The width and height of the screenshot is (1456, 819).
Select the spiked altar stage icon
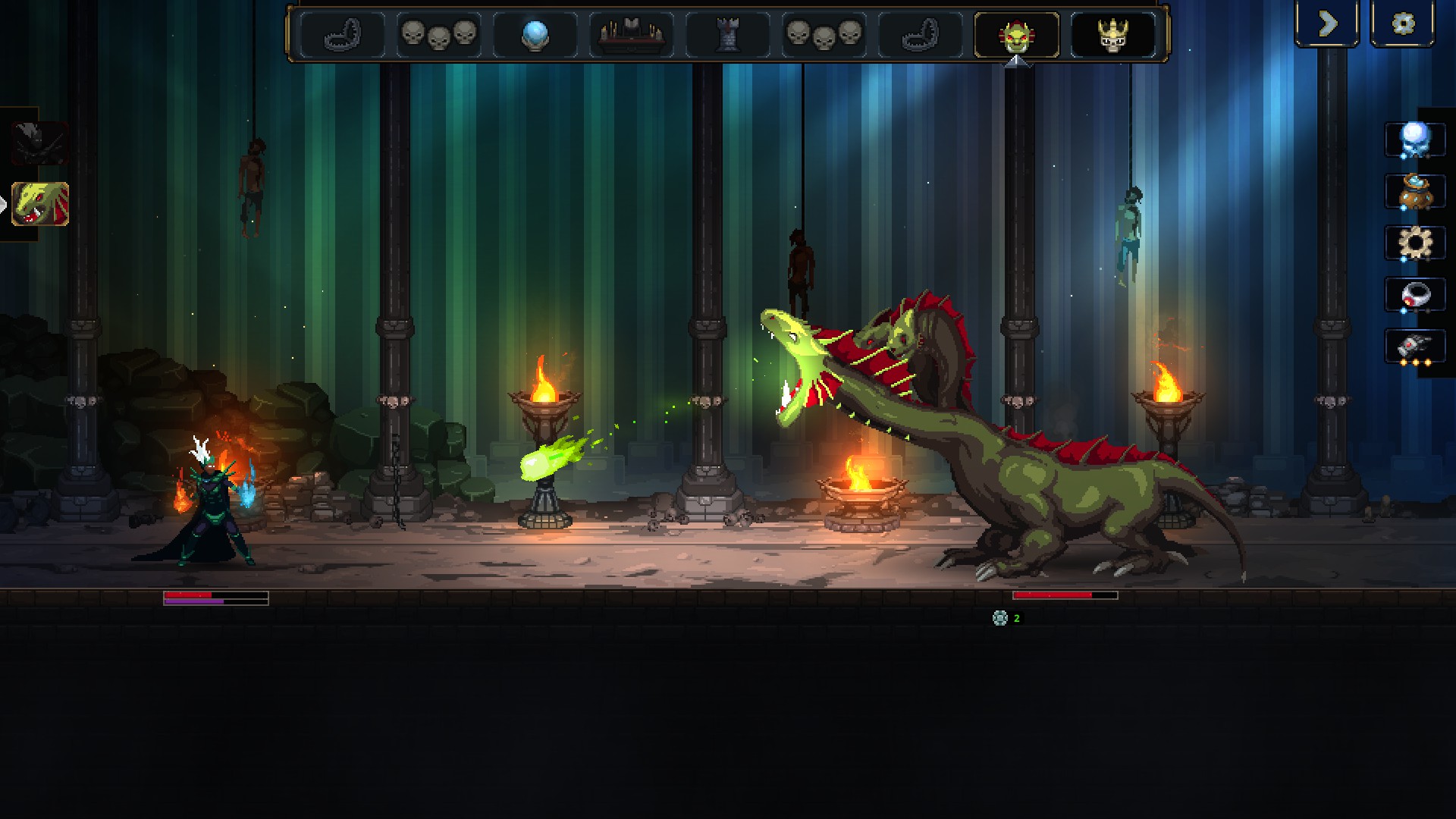tap(631, 35)
